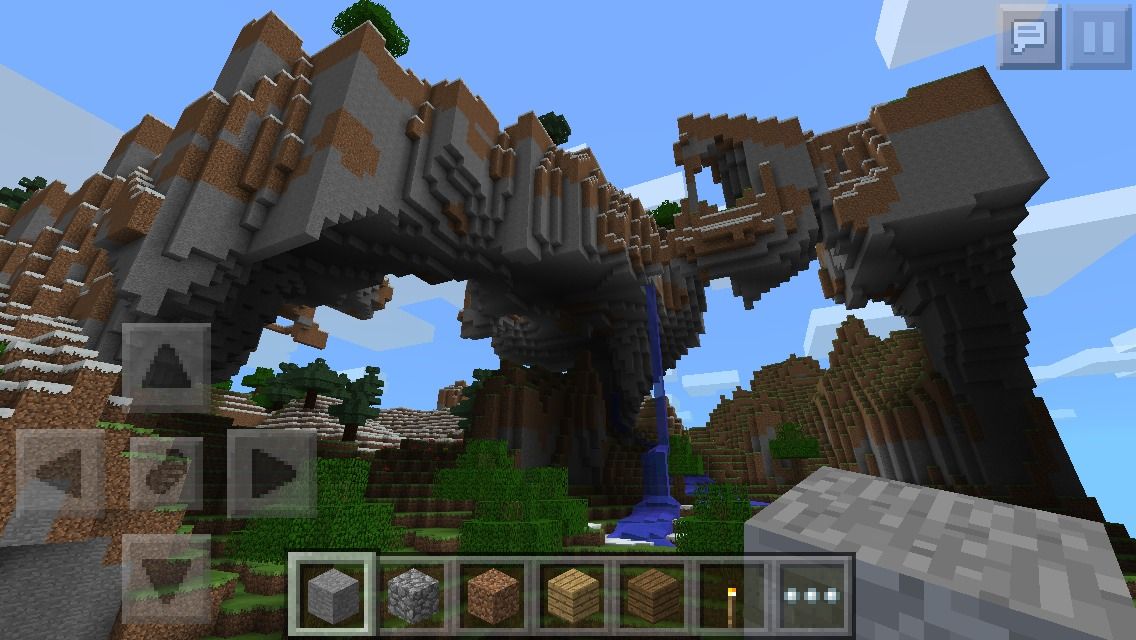Pick the darker wooden planks slot

click(x=652, y=594)
